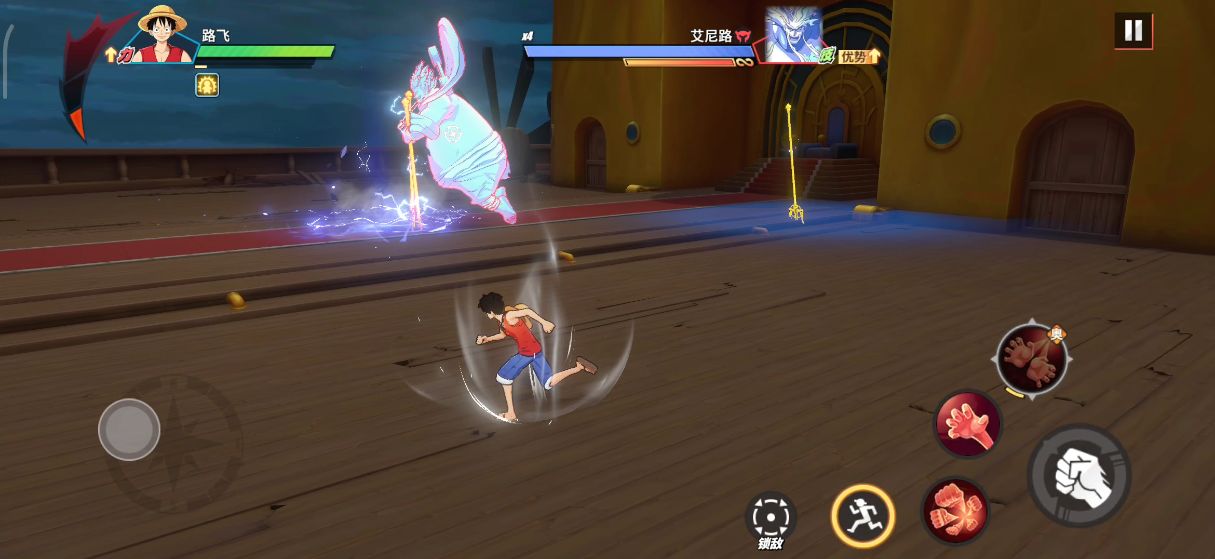Trigger the multi-fist barrage skill
Screen dimensions: 1215x559
click(x=955, y=510)
